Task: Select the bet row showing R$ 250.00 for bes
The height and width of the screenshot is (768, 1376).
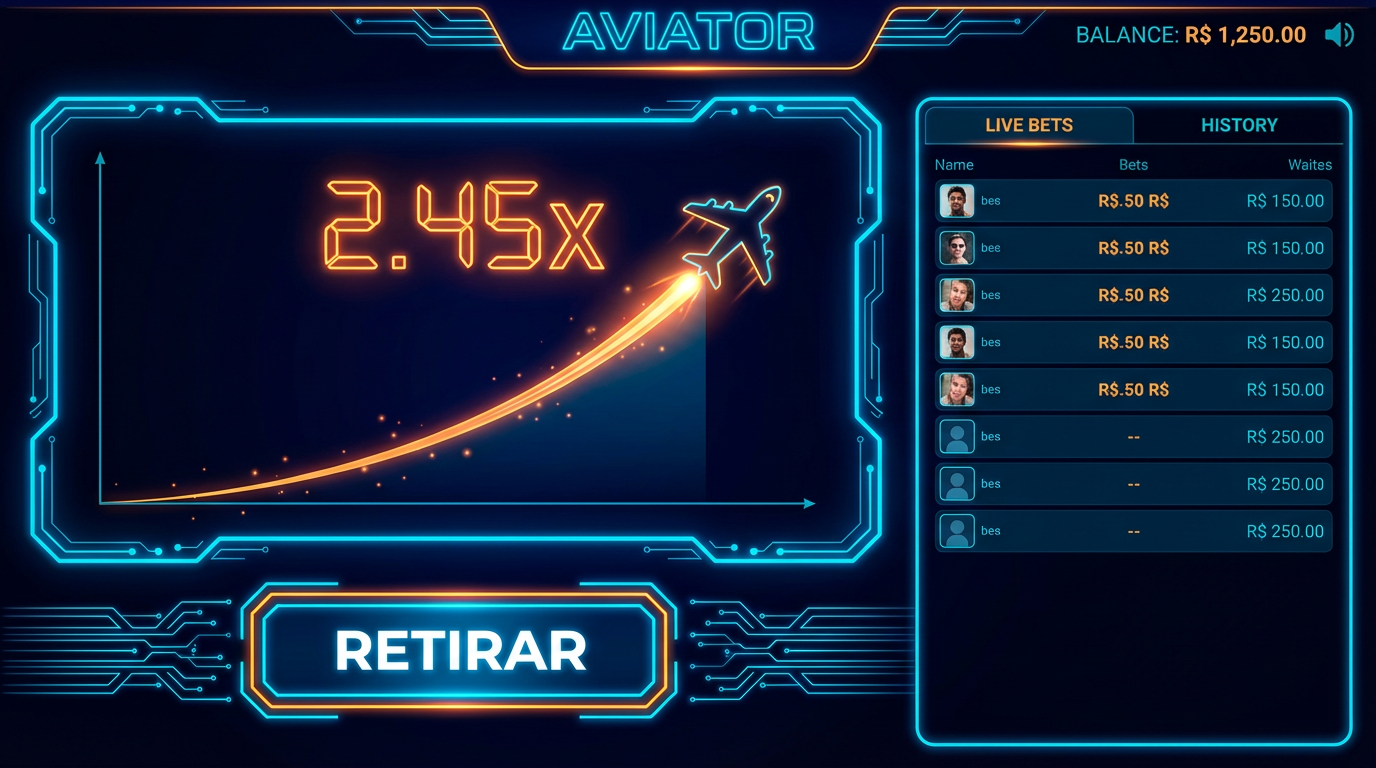Action: point(1133,295)
